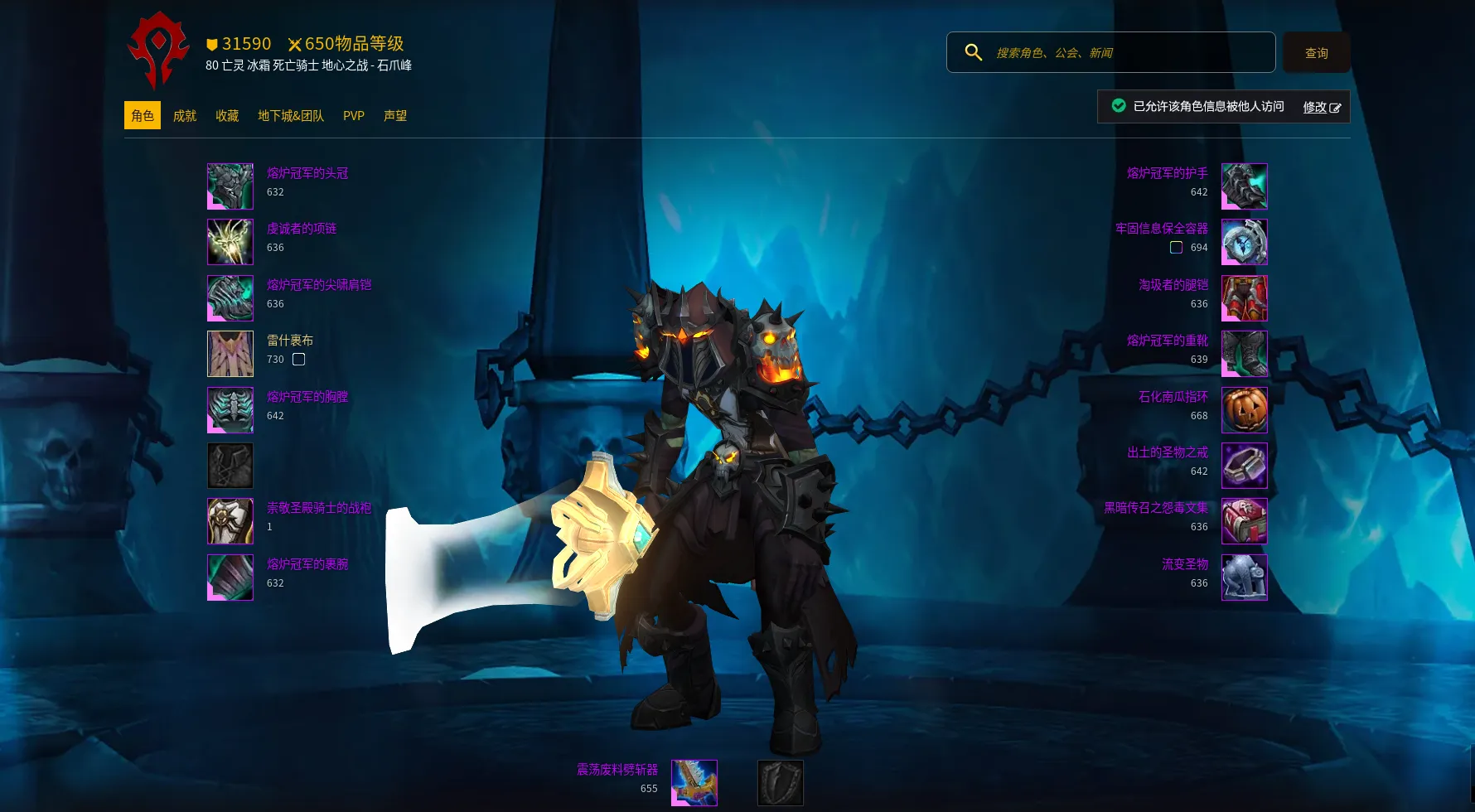1475x812 pixels.
Task: Choose the 熔炉冠军的护手 gloves slot
Action: tap(1244, 186)
